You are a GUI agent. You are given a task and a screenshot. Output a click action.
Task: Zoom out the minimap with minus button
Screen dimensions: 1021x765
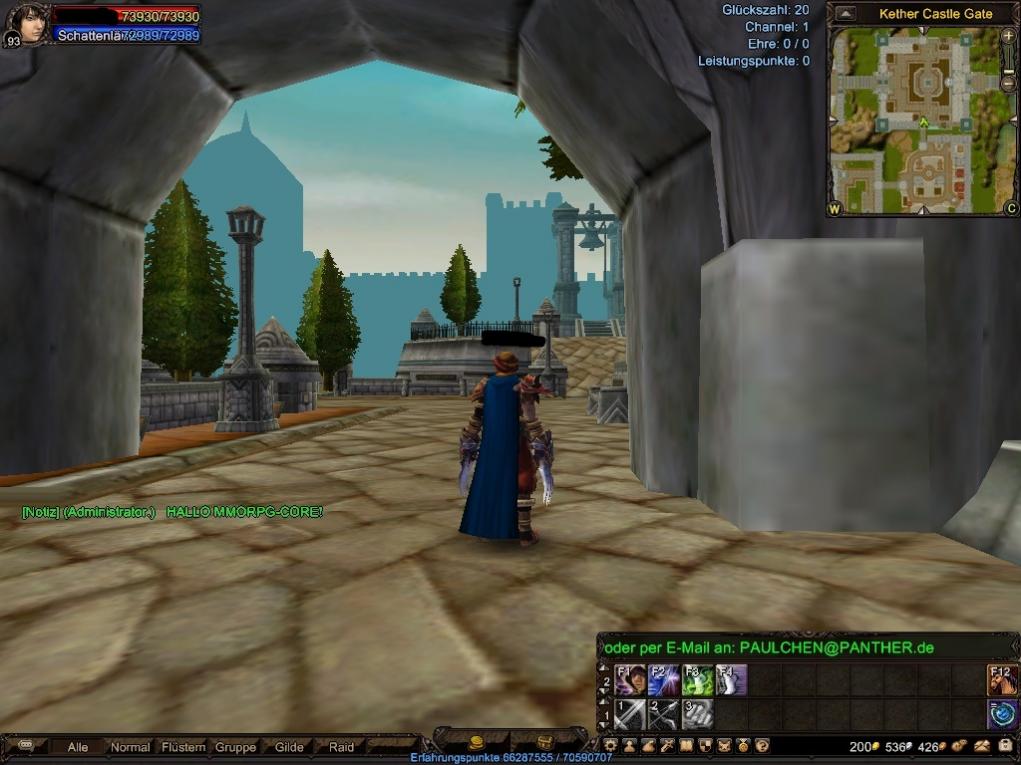(x=1008, y=82)
